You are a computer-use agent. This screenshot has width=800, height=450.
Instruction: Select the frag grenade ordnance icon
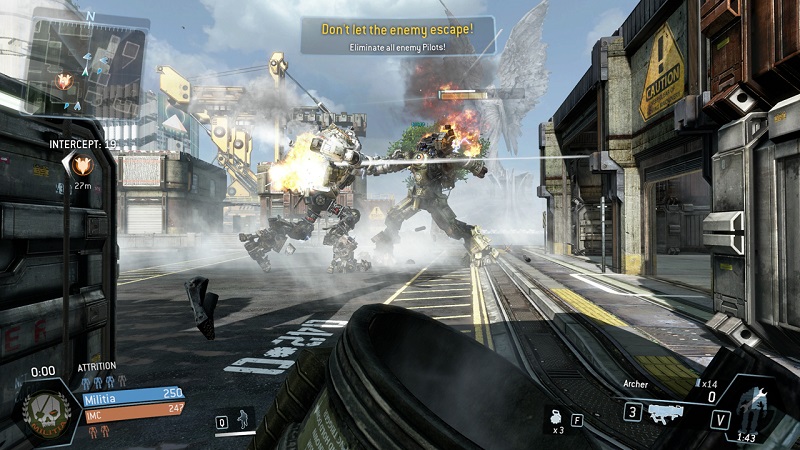[x=555, y=413]
